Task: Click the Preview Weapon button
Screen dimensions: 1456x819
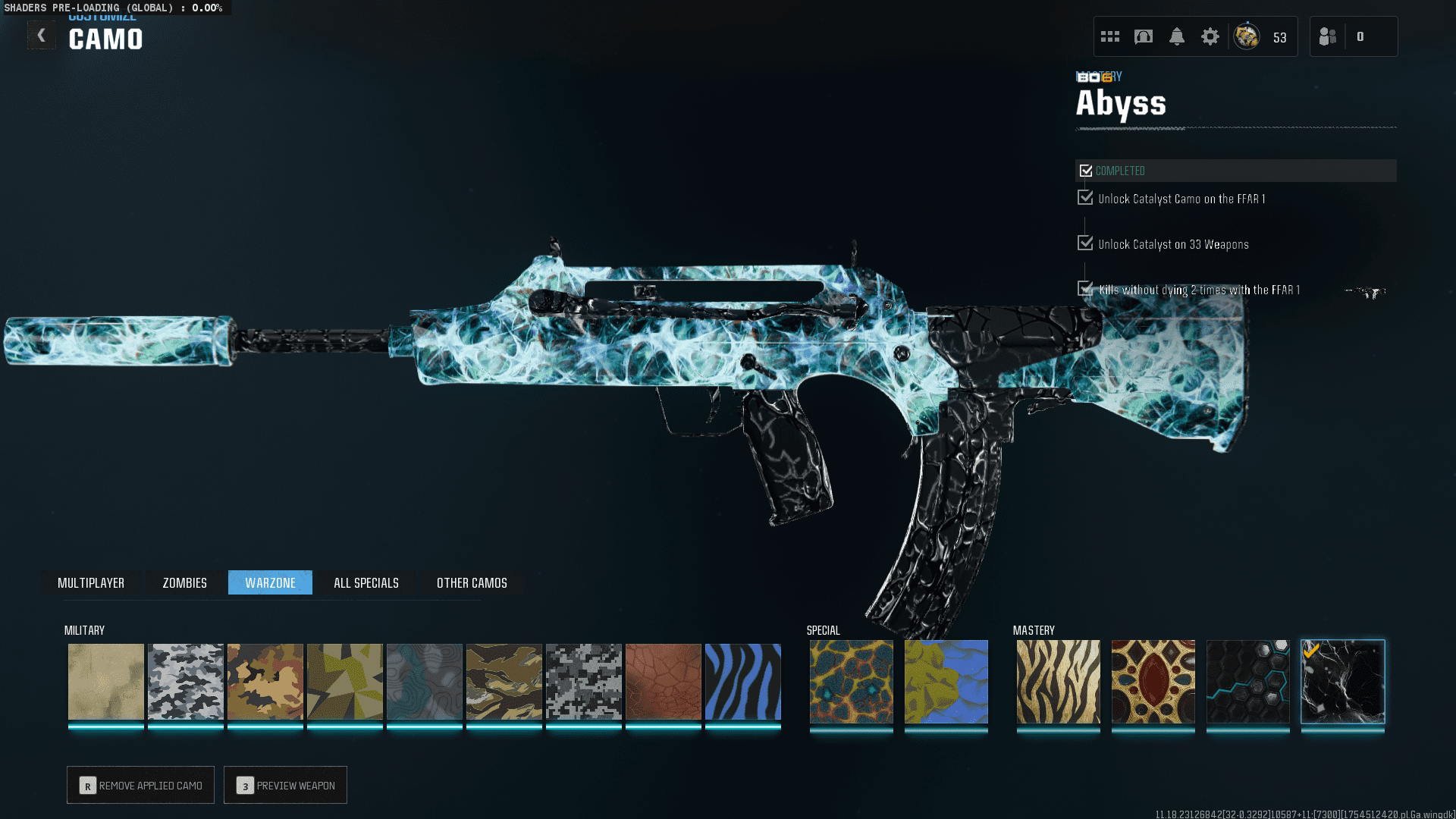Action: (x=286, y=785)
